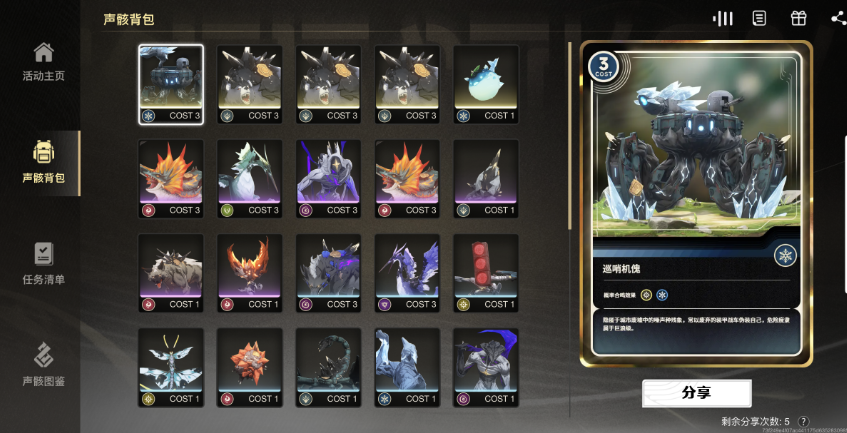Open the gift box rewards icon

(798, 18)
